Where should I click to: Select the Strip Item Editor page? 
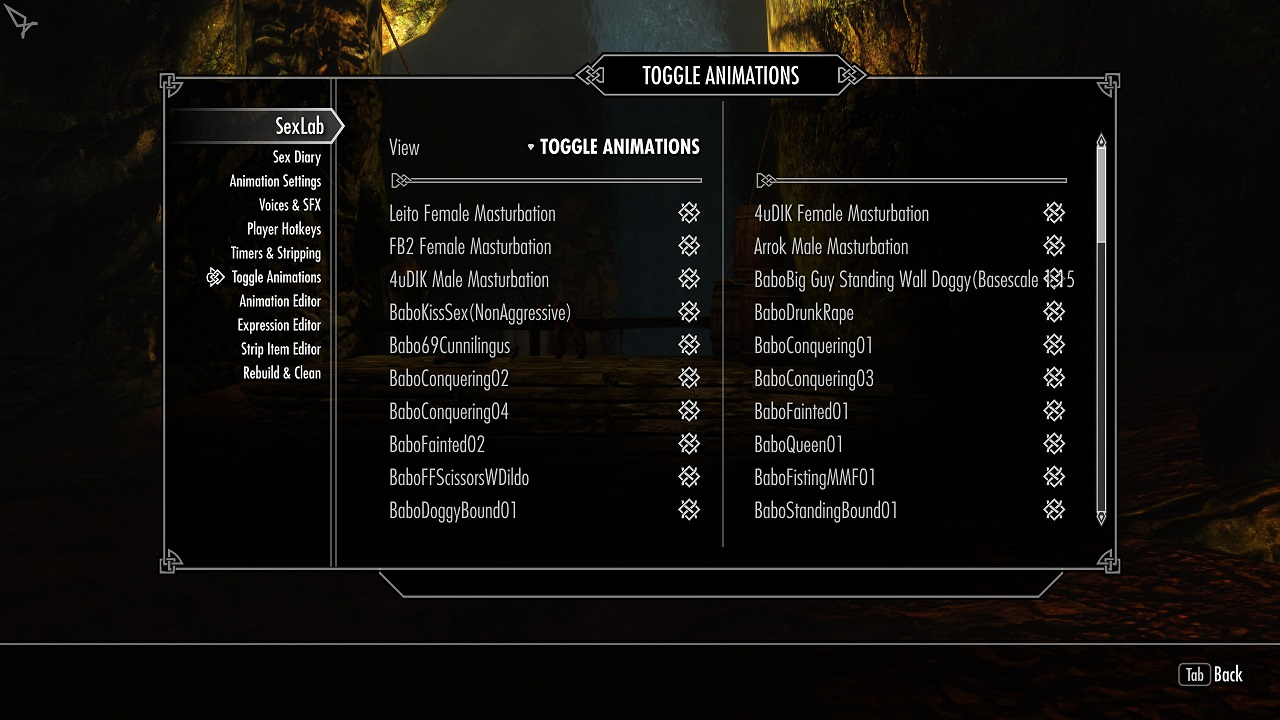coord(281,349)
